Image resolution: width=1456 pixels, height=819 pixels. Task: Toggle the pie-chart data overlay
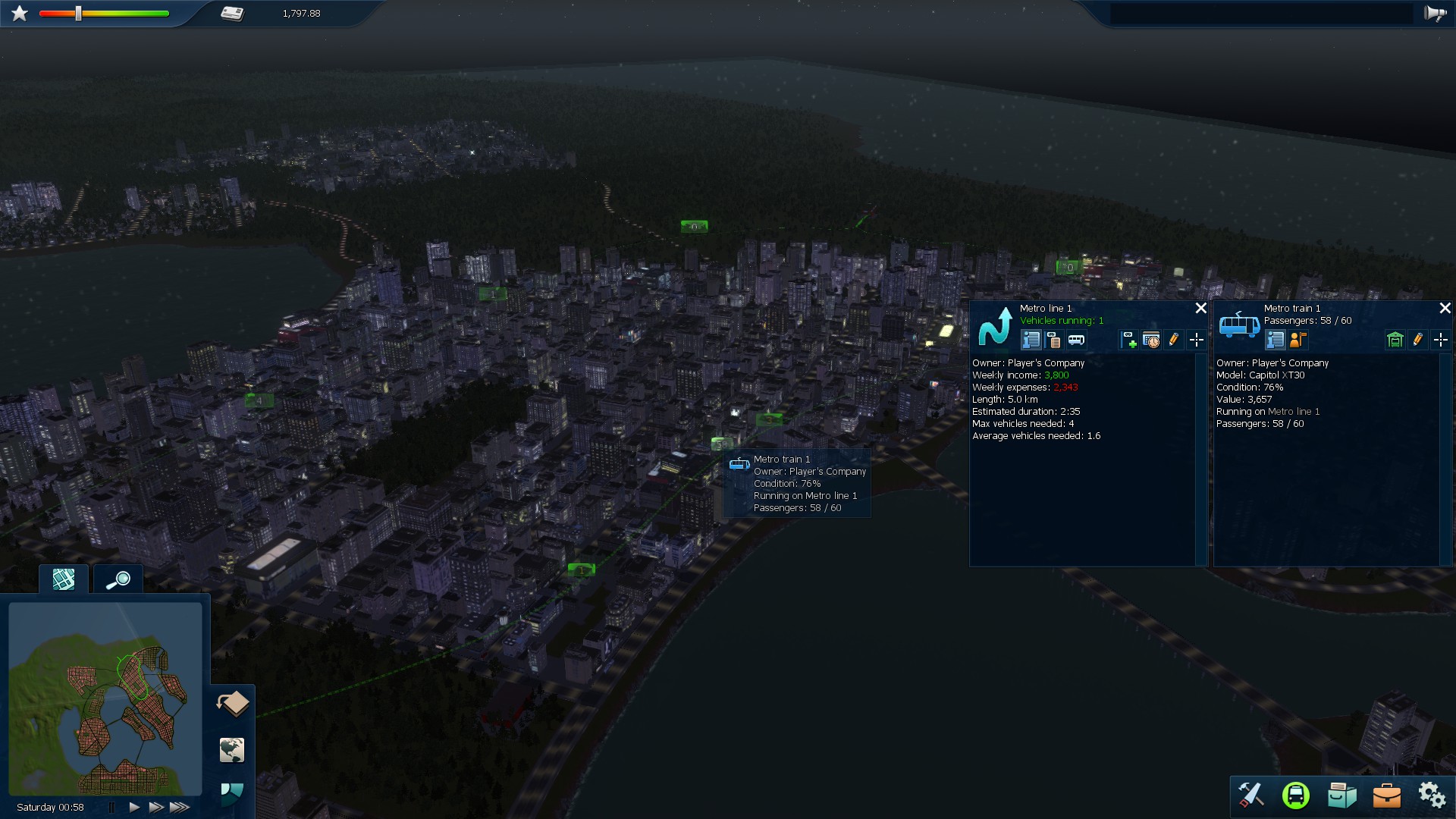231,792
